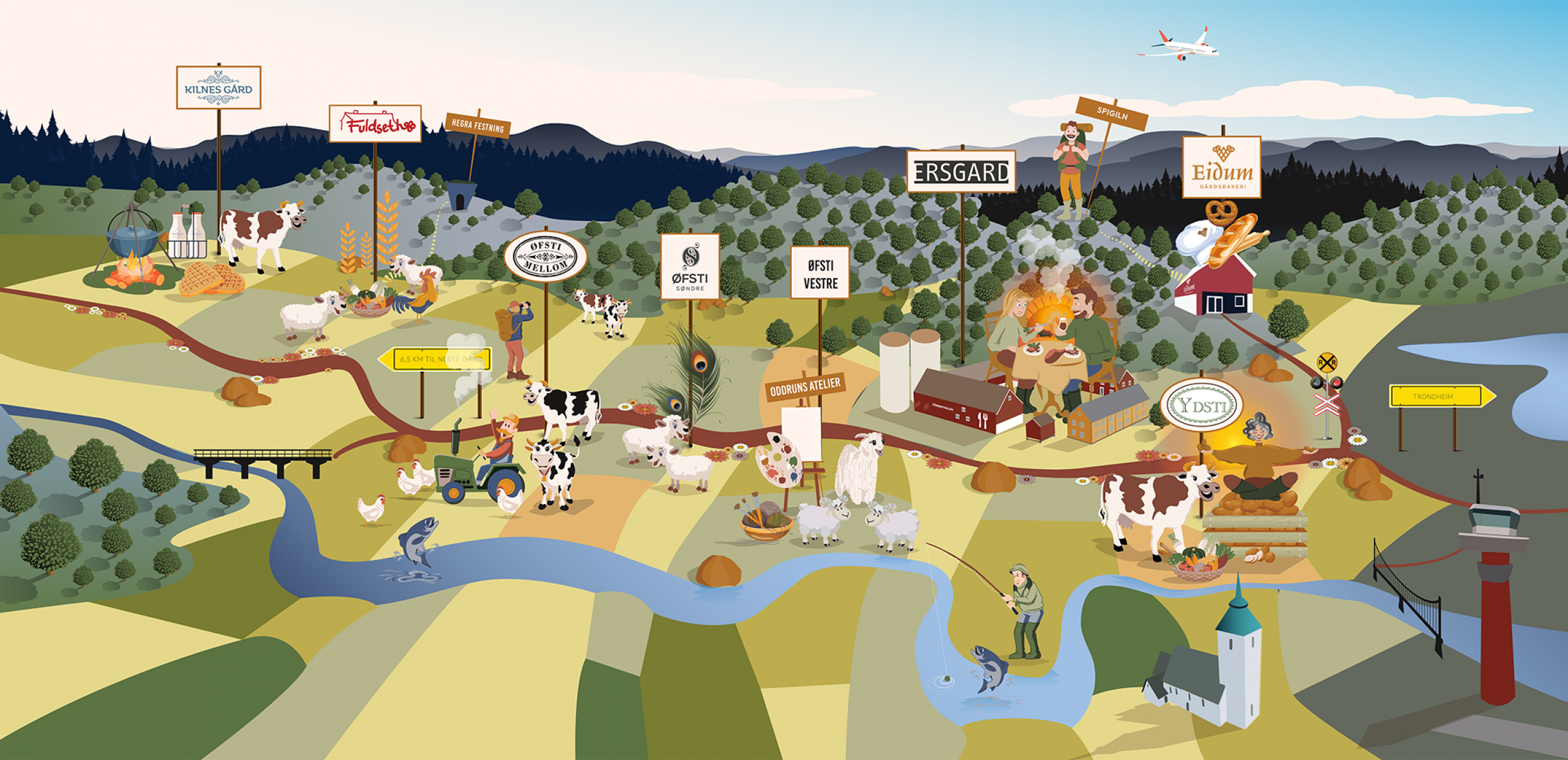Choose the Spigiln signpost
Image resolution: width=1568 pixels, height=760 pixels.
coord(1112,114)
